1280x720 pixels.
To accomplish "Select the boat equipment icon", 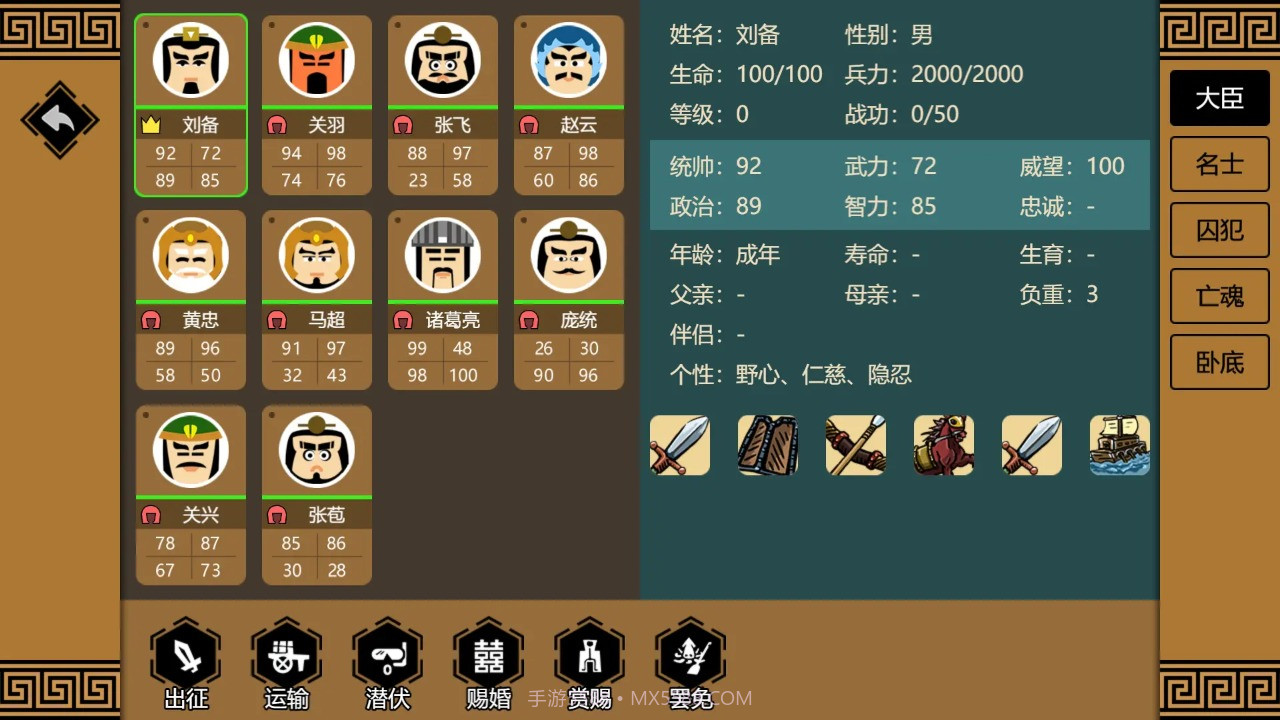I will pyautogui.click(x=1119, y=445).
